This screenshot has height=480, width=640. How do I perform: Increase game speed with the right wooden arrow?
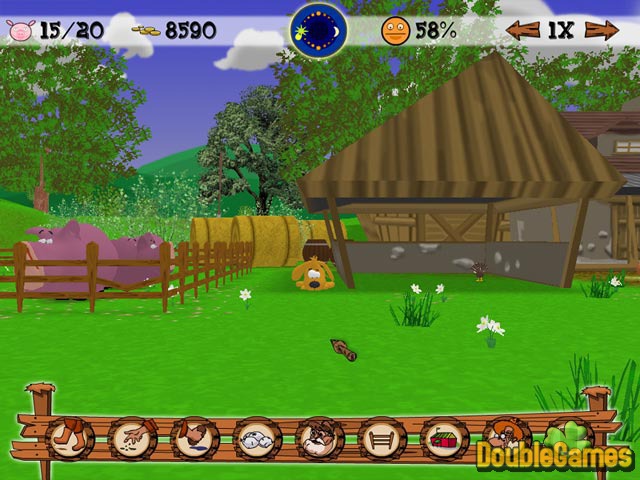click(x=602, y=30)
